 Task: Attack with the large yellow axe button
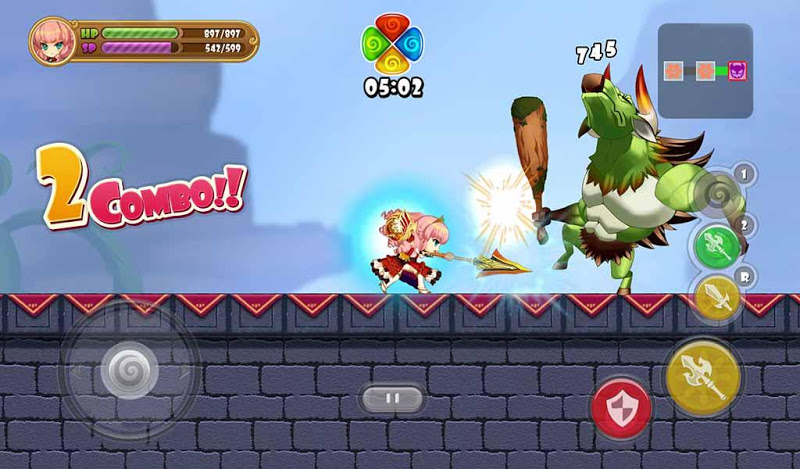tap(703, 377)
